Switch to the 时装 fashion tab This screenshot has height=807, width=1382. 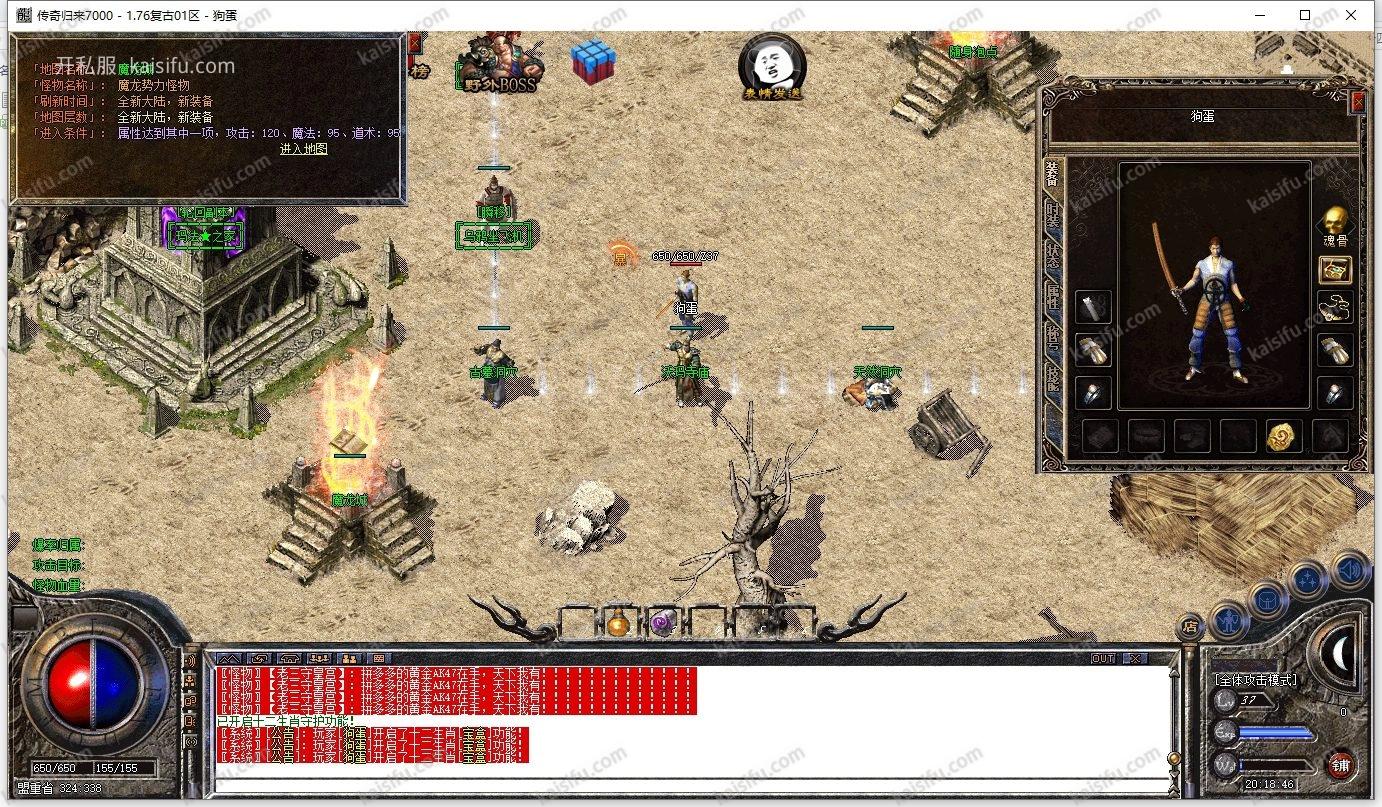(1052, 213)
